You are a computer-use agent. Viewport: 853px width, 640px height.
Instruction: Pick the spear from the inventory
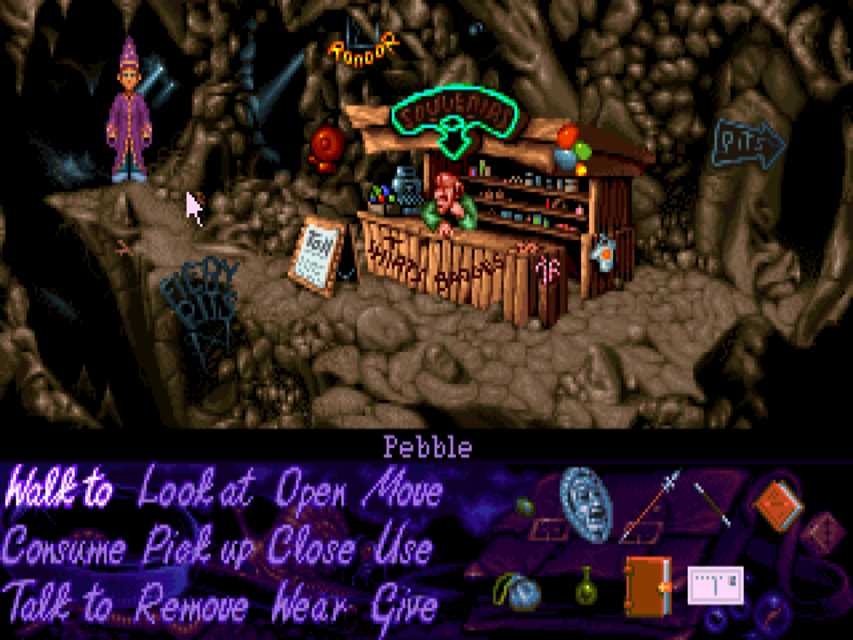click(x=648, y=505)
